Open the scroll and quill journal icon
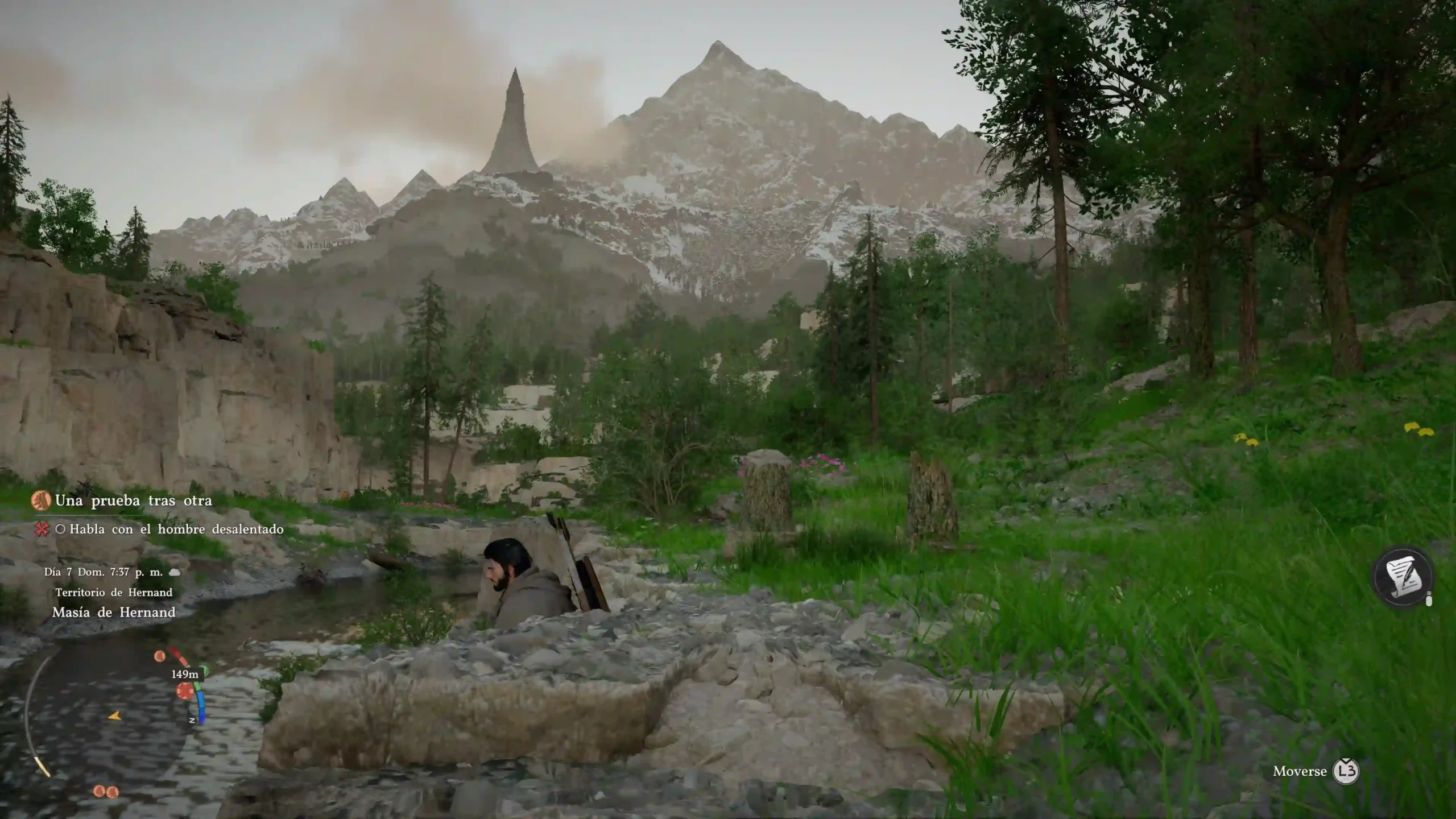The image size is (1456, 819). coord(1403,578)
